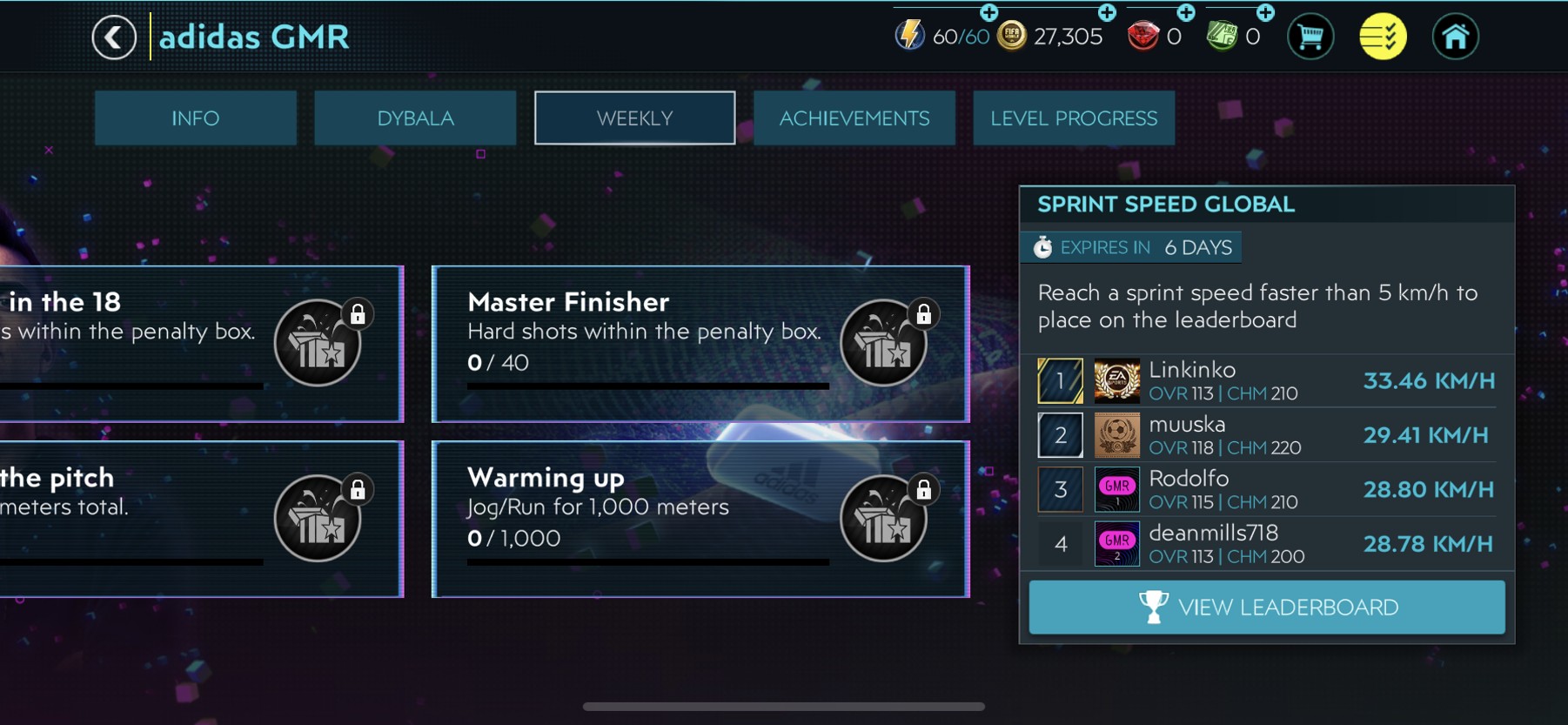
Task: Select the Master Finisher challenge card
Action: (x=644, y=344)
